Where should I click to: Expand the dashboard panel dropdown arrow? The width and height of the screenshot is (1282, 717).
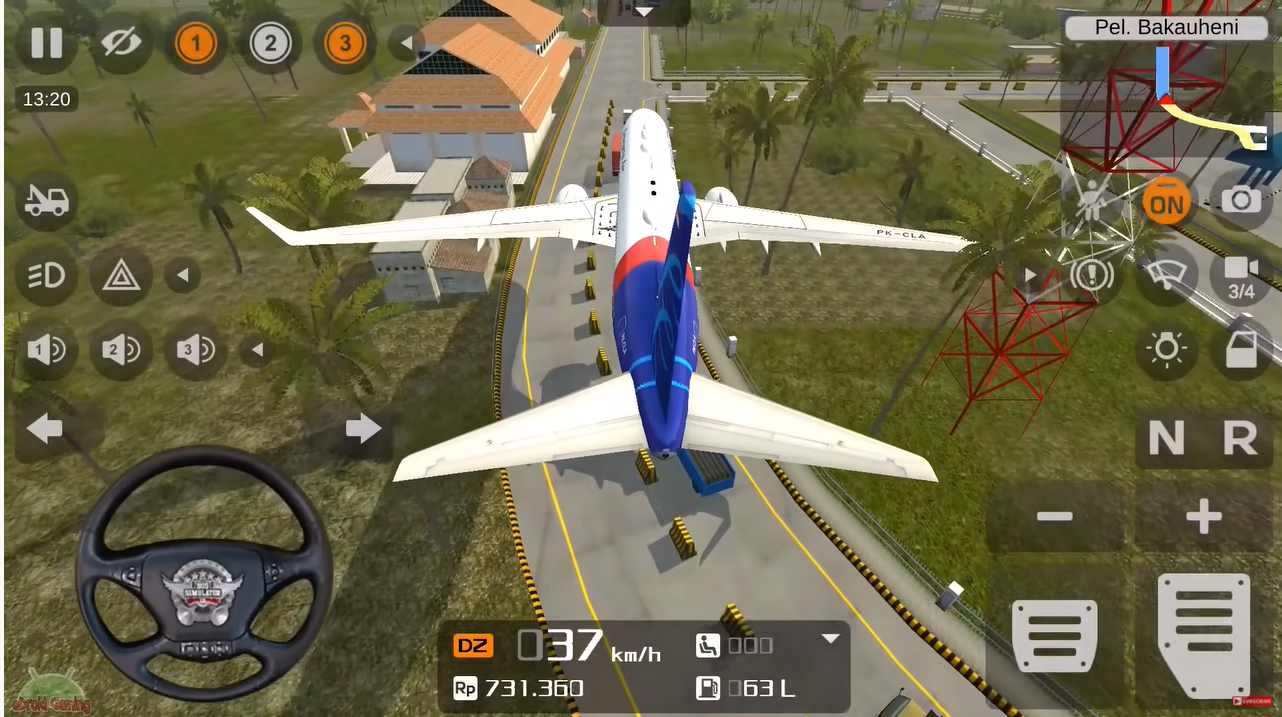tap(830, 639)
